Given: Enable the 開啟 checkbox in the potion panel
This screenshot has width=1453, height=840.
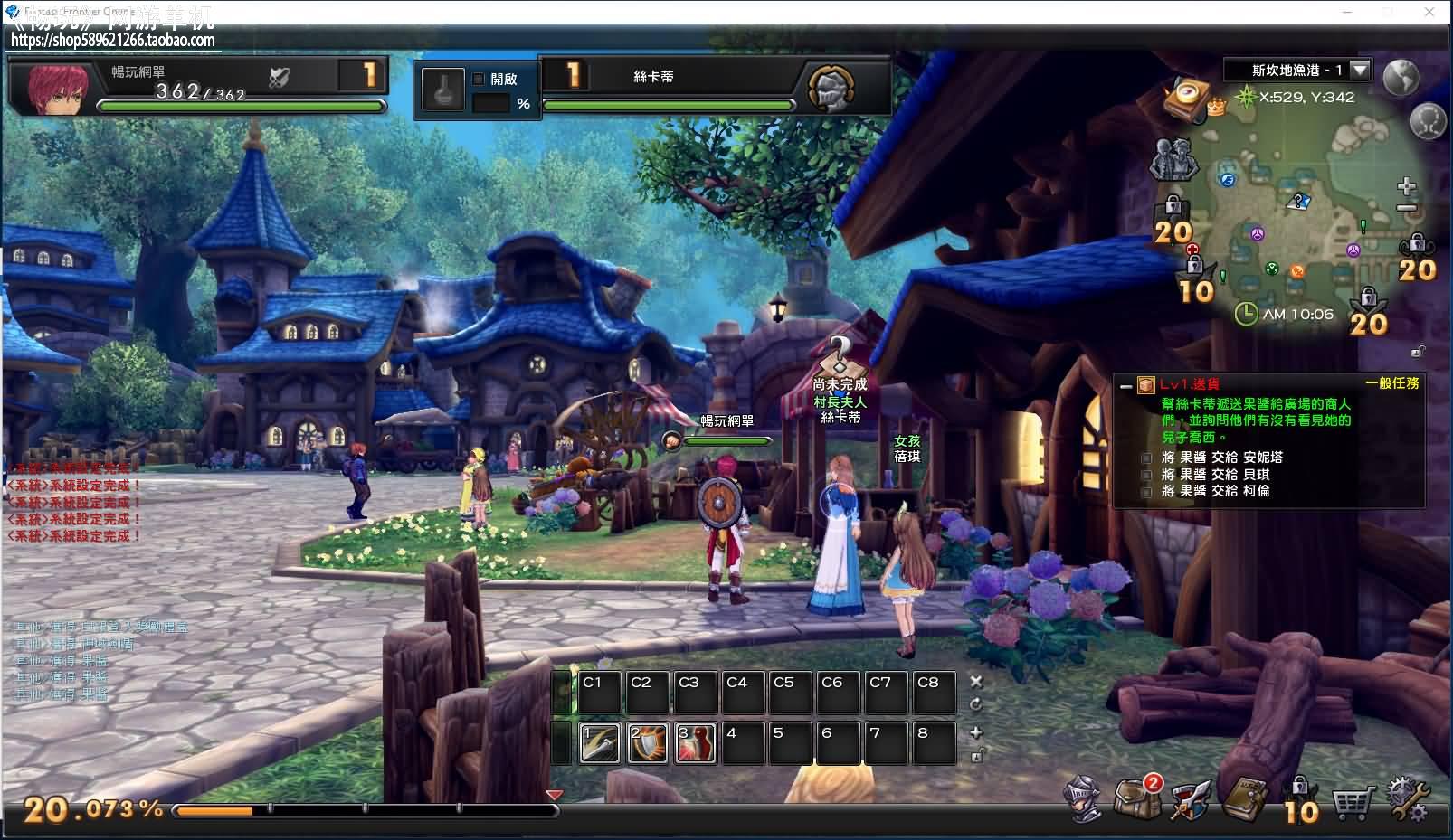Looking at the screenshot, I should point(478,80).
